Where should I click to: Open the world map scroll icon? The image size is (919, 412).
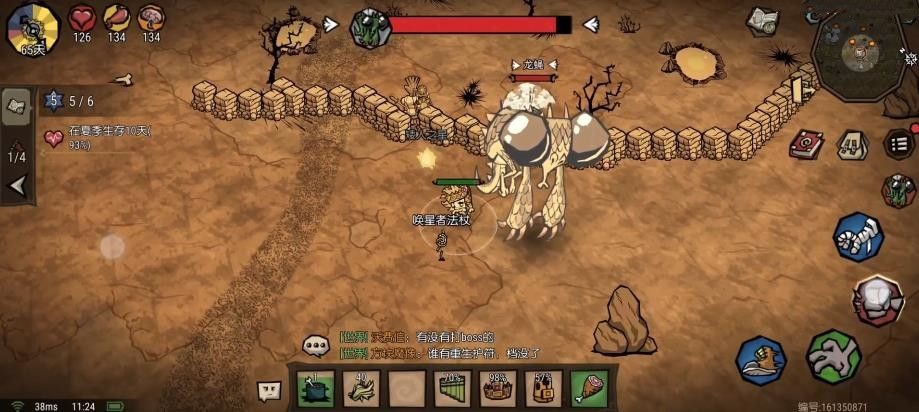[763, 22]
